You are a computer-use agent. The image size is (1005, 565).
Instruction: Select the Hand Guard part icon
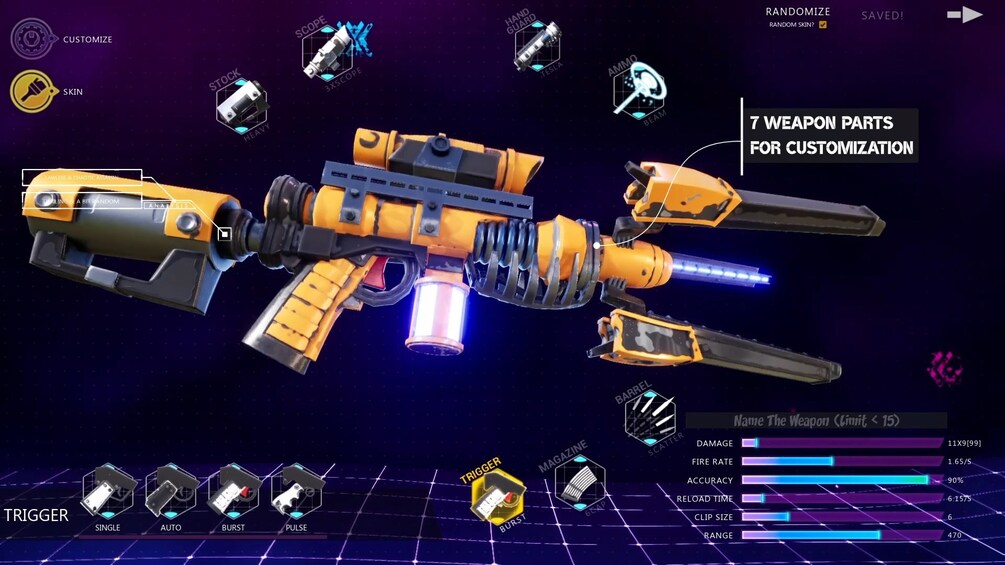pyautogui.click(x=537, y=46)
